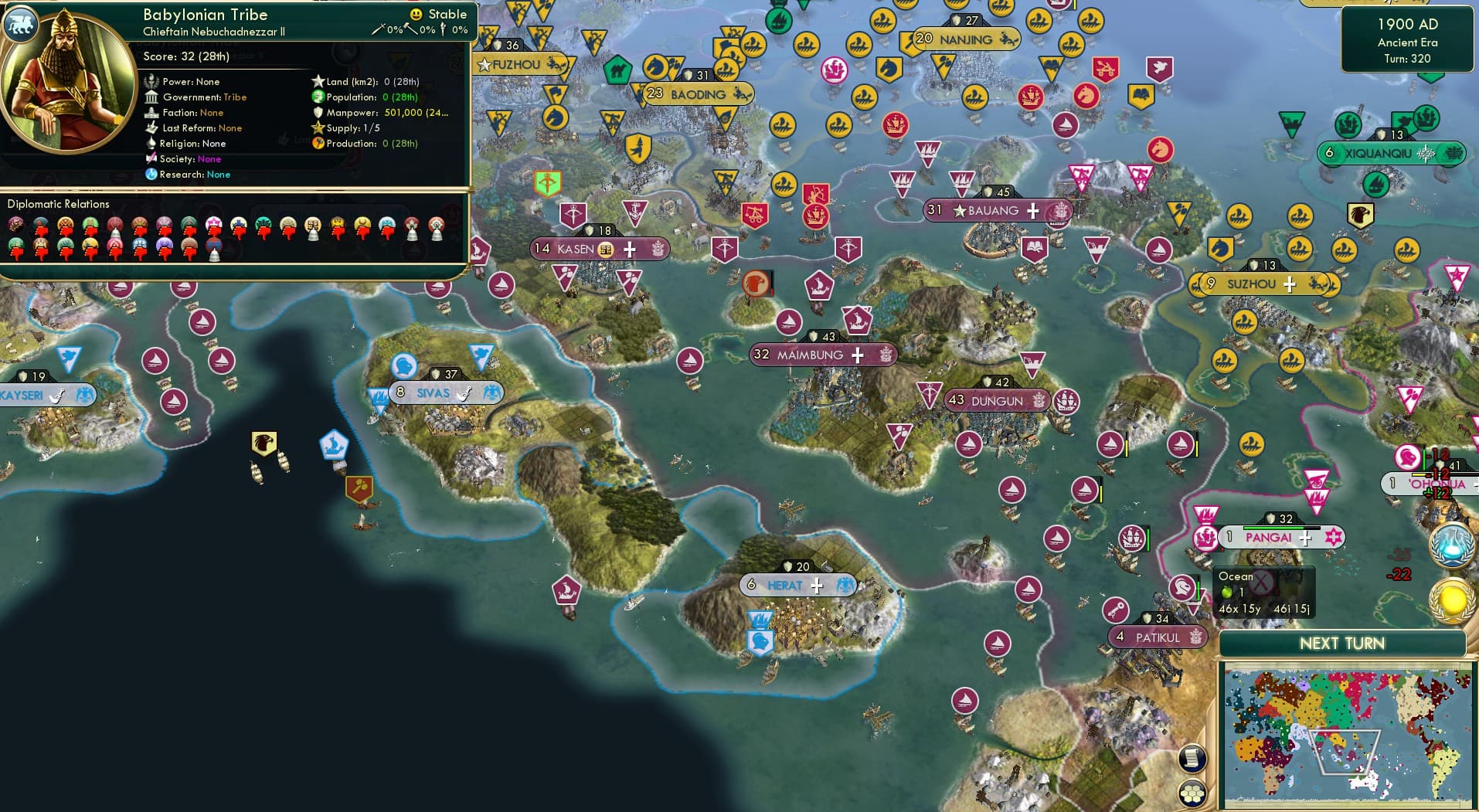Expand the Kasen city banner with its plus button
Image resolution: width=1479 pixels, height=812 pixels.
click(x=630, y=249)
